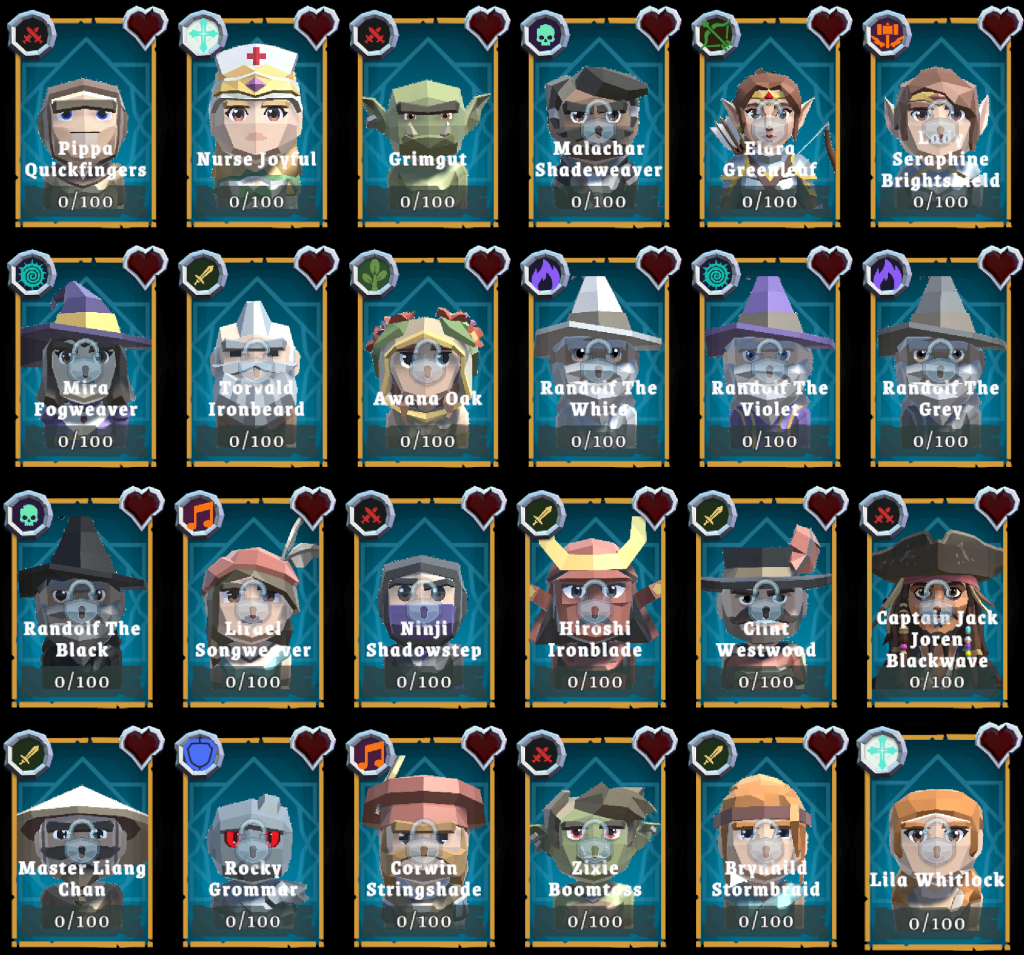The width and height of the screenshot is (1024, 955).
Task: Toggle the heart on Lila Whitlock's card
Action: tap(999, 744)
